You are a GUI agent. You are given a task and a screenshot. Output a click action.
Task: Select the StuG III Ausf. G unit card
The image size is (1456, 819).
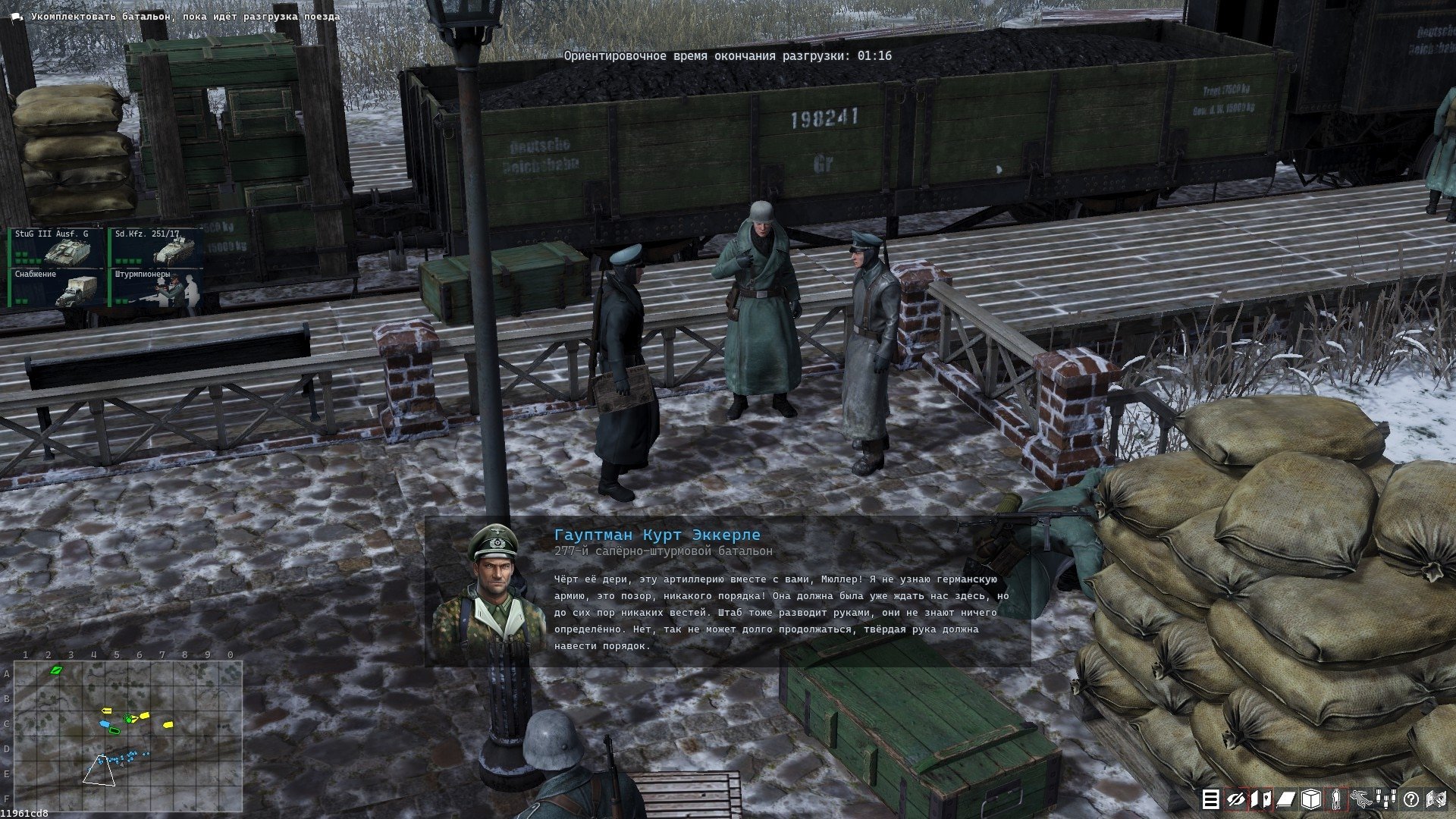click(57, 248)
